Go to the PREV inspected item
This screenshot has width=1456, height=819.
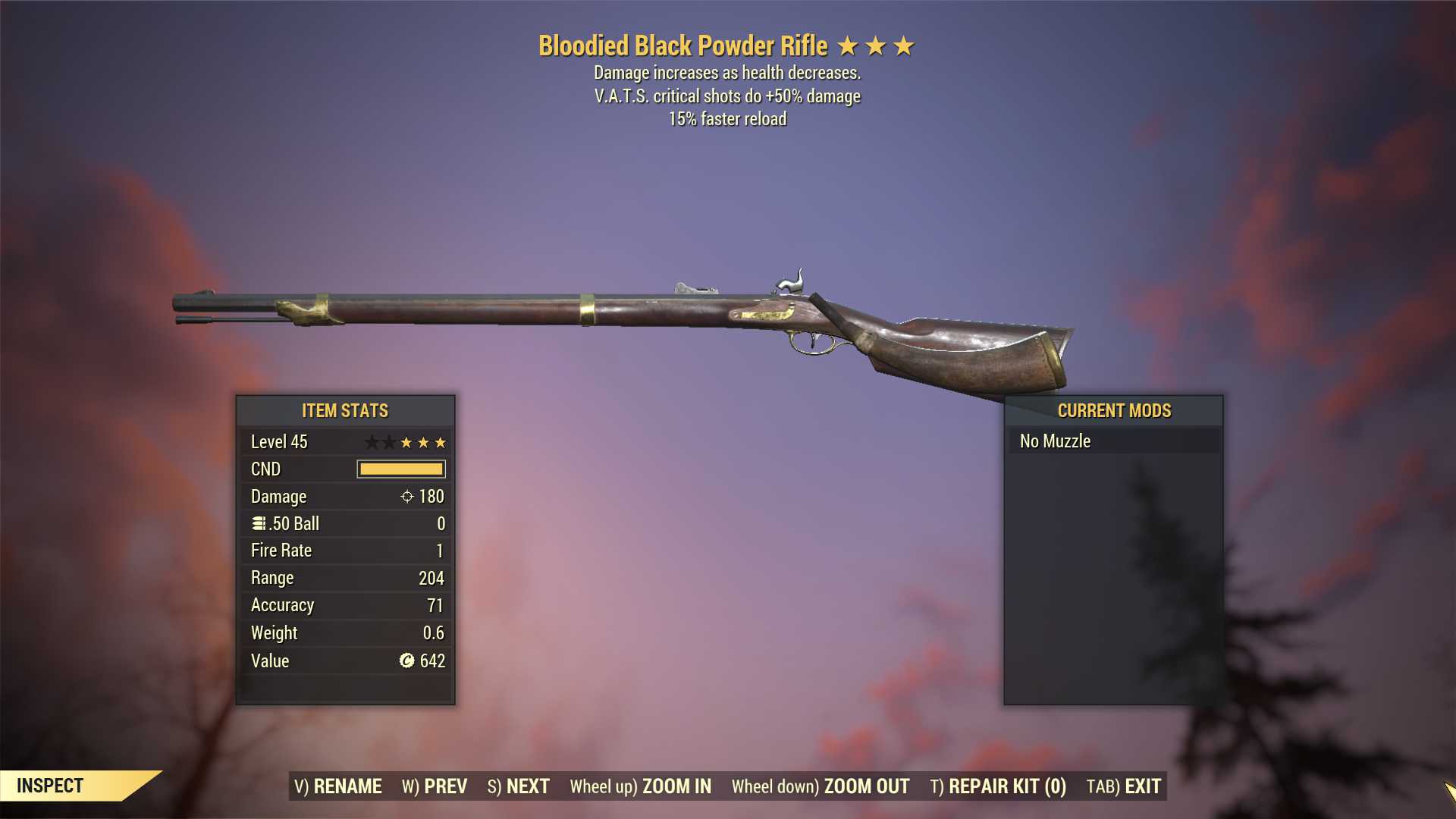[435, 786]
